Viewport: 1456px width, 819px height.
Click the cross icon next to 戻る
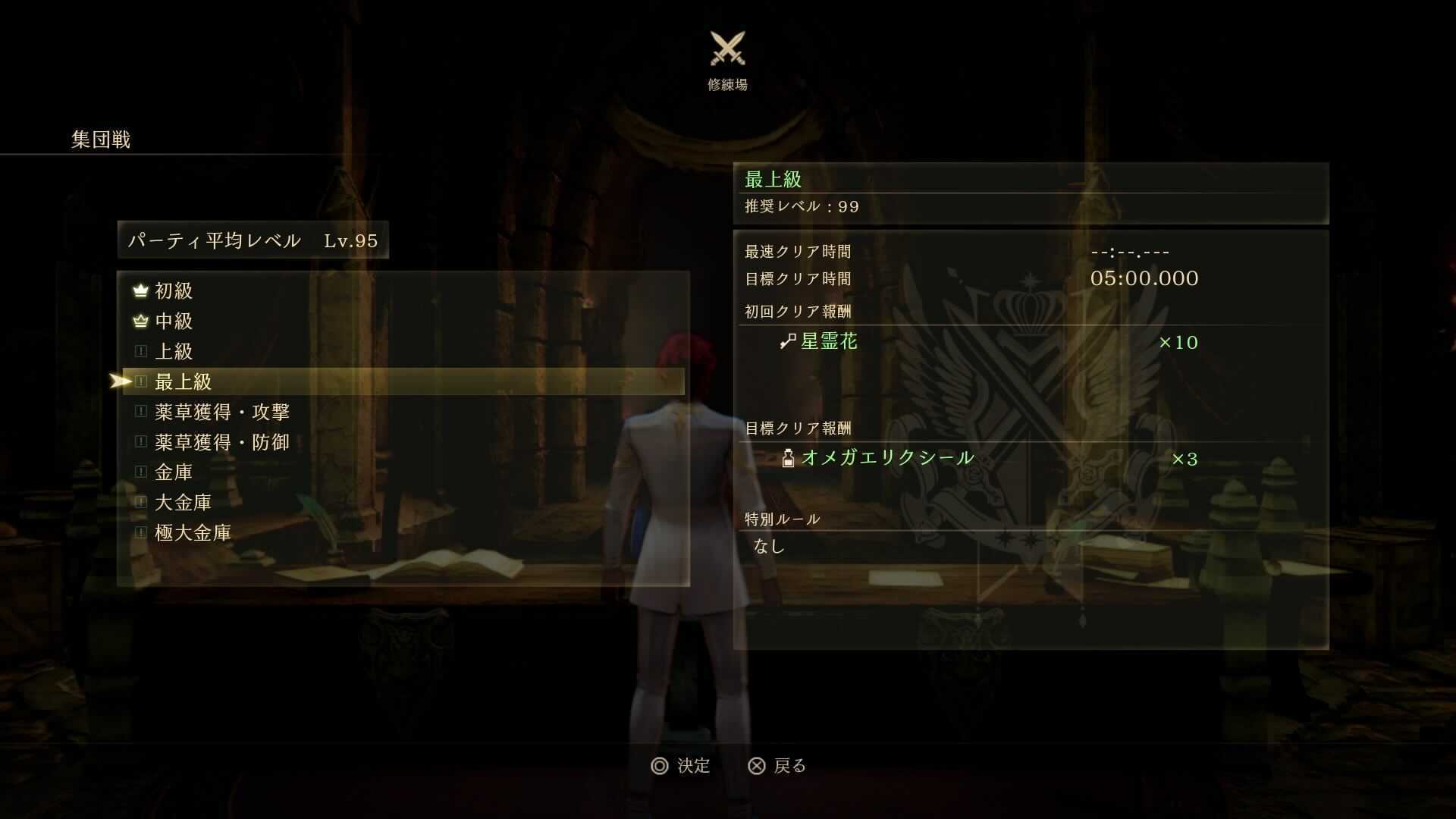pyautogui.click(x=755, y=766)
